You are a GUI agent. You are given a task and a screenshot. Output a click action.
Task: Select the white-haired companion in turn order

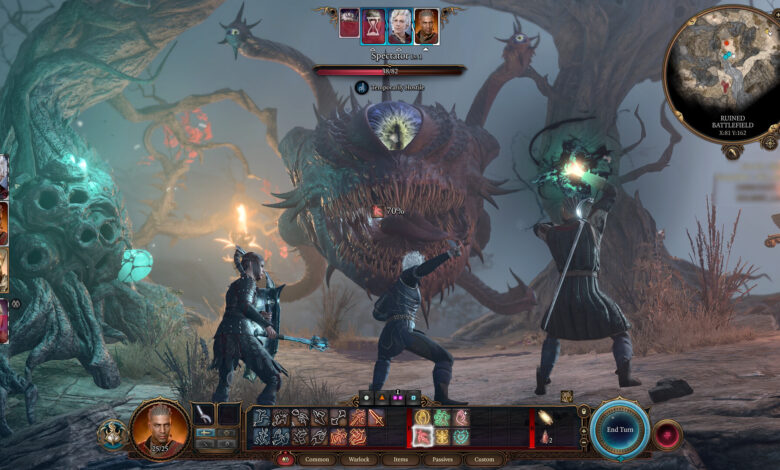click(400, 26)
